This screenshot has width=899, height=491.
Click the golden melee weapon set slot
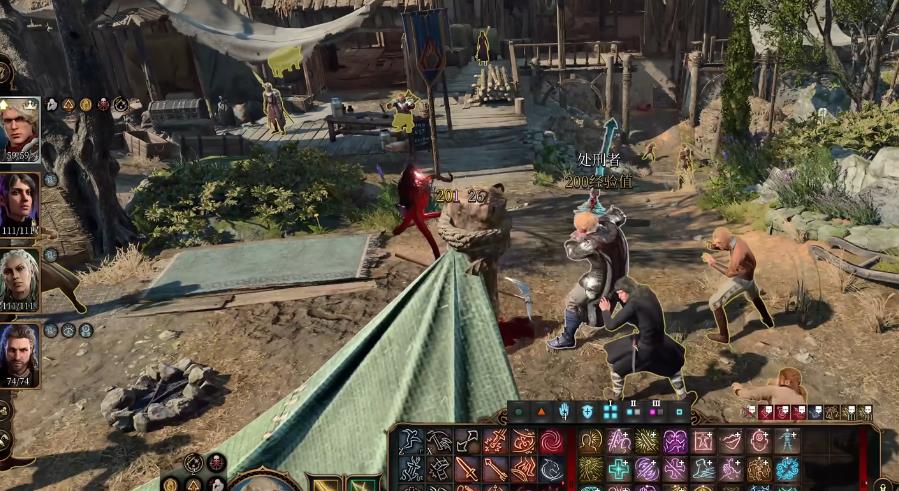click(x=325, y=484)
